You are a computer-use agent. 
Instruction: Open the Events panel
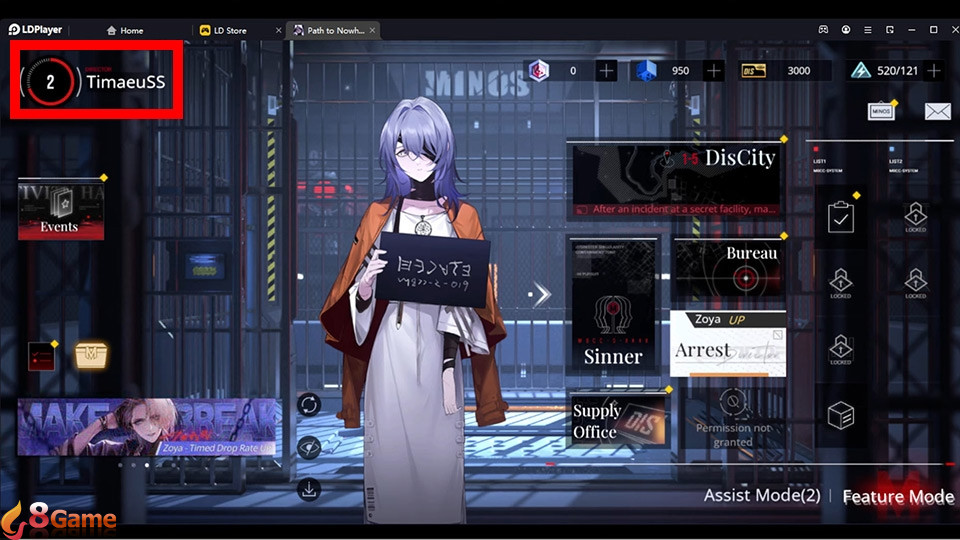point(61,210)
